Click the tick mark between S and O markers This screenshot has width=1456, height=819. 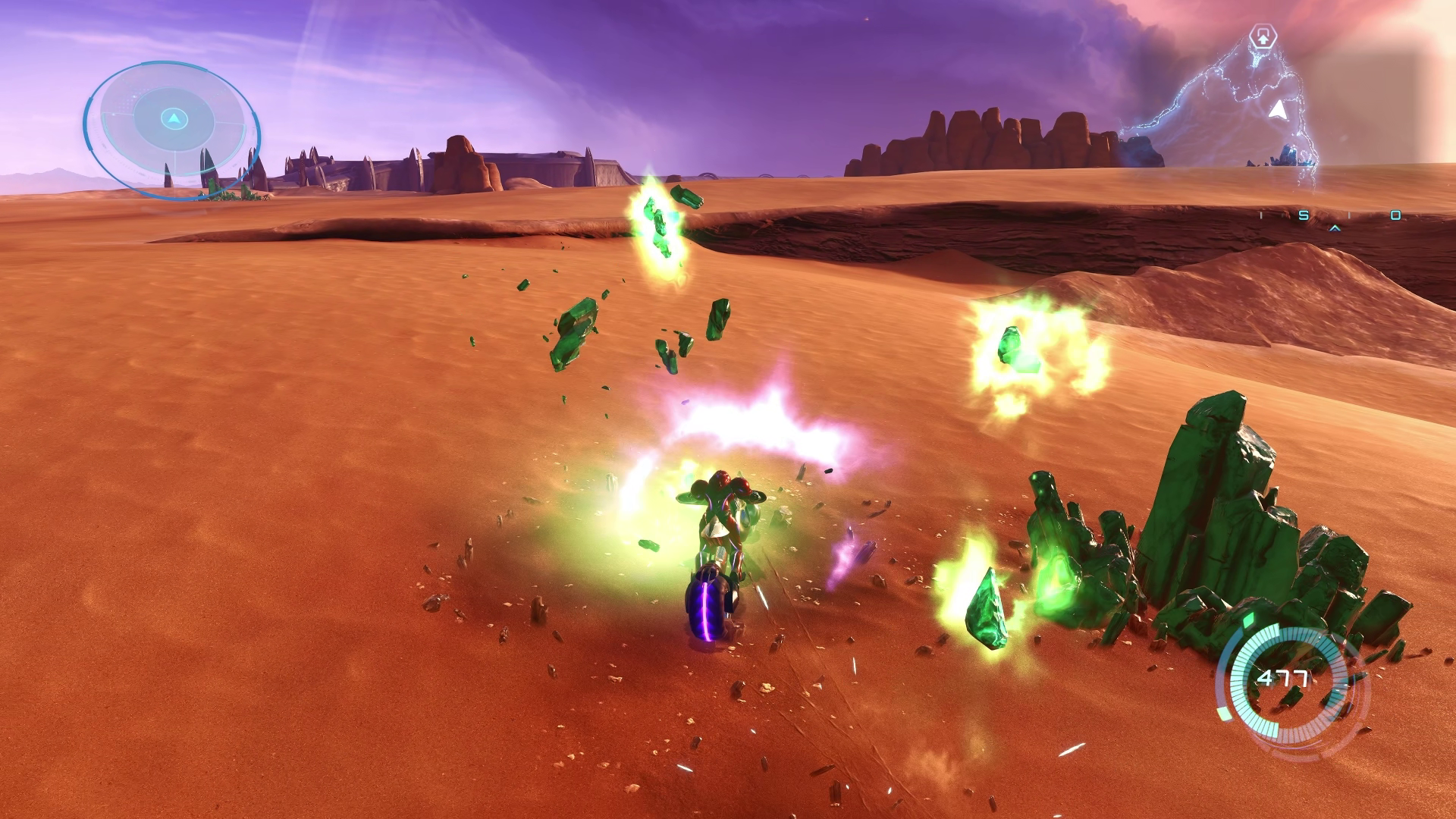coord(1349,215)
